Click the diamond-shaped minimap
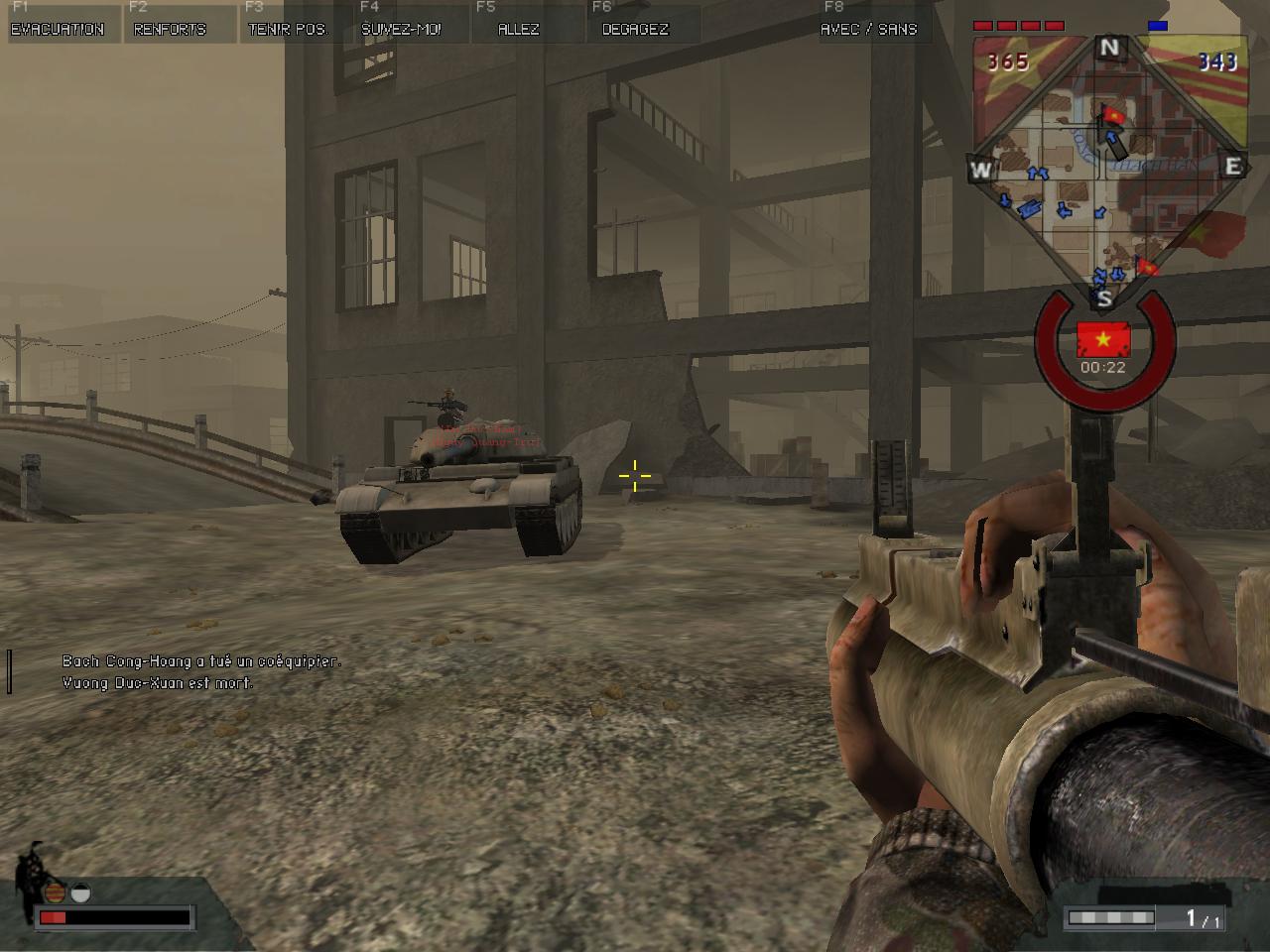Image resolution: width=1270 pixels, height=952 pixels. [x=1107, y=169]
